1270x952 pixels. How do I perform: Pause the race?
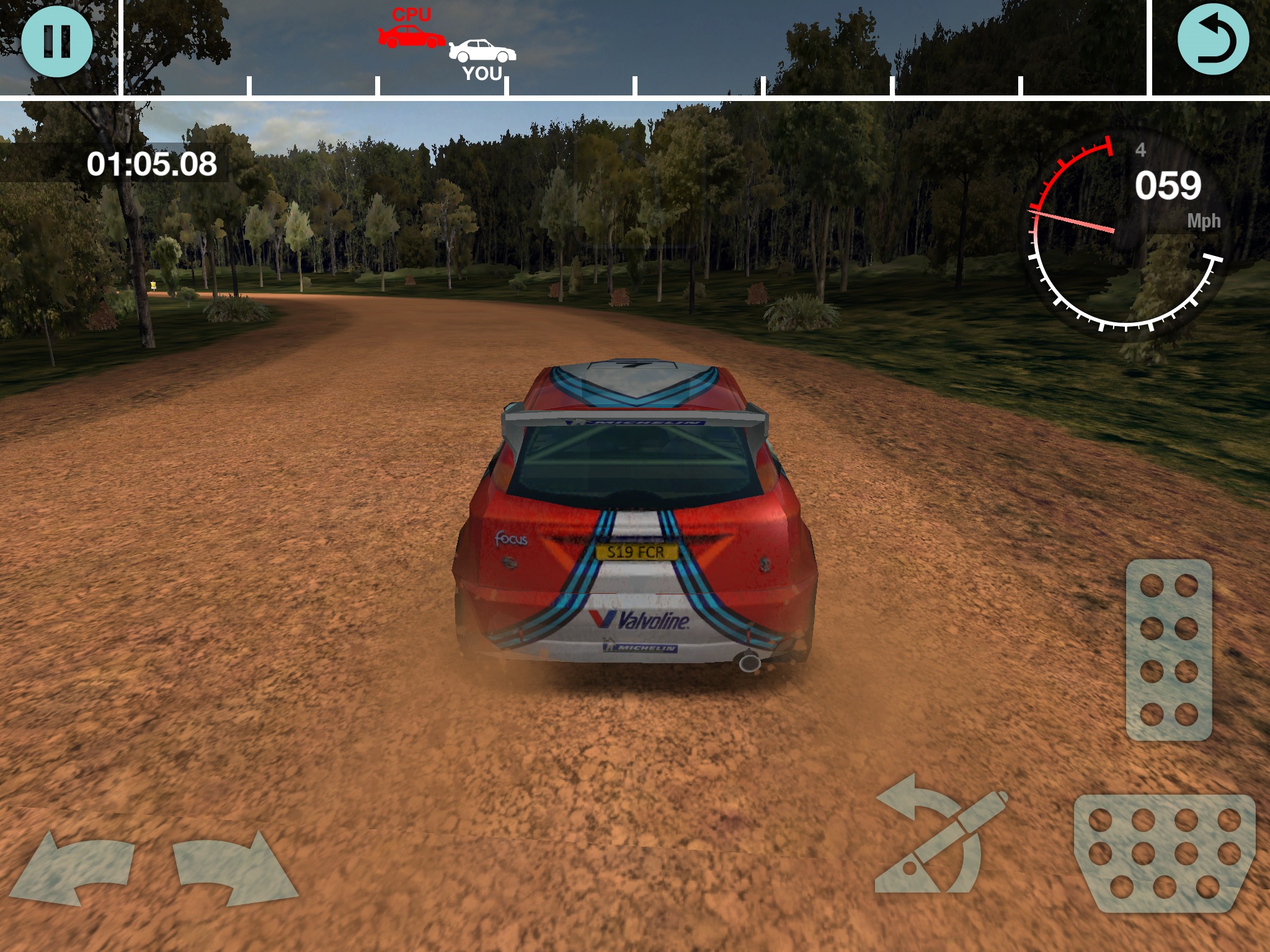(57, 42)
